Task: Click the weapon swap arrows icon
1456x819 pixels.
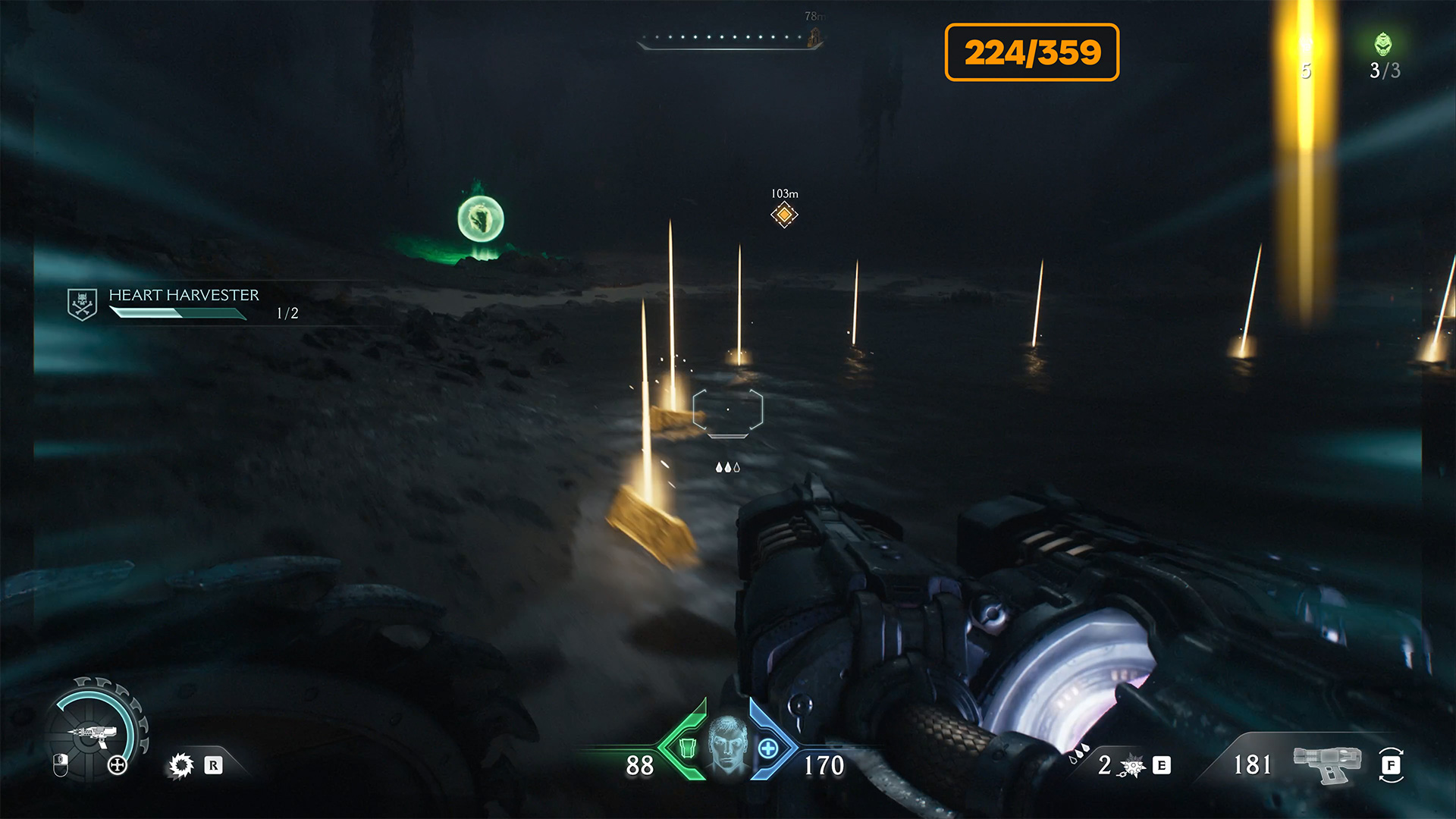Action: click(x=1392, y=765)
